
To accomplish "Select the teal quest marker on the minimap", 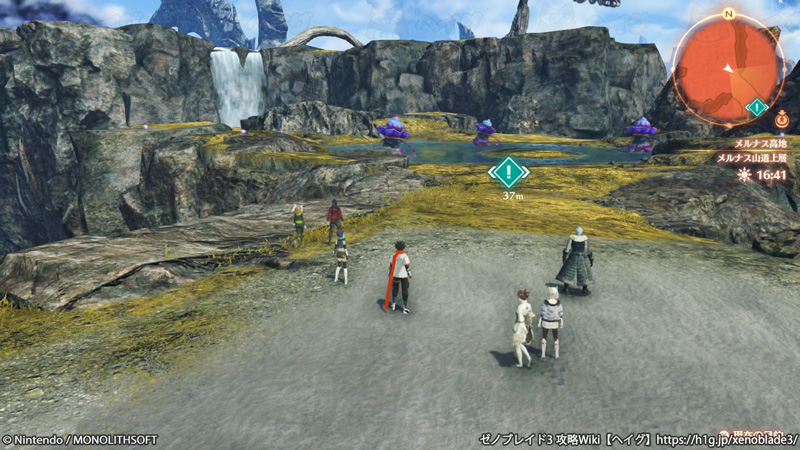I will (x=757, y=107).
